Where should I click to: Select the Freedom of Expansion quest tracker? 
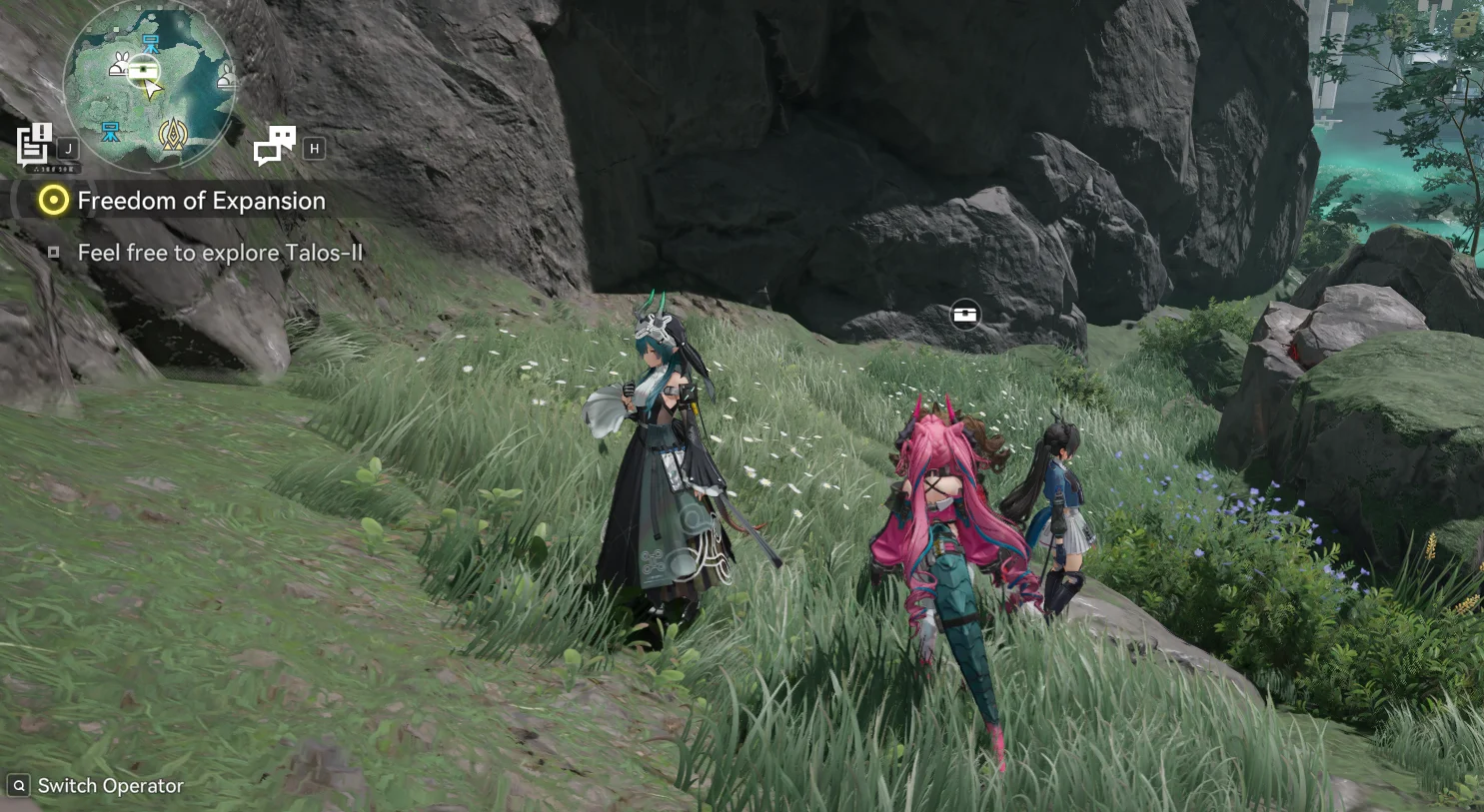(x=200, y=201)
